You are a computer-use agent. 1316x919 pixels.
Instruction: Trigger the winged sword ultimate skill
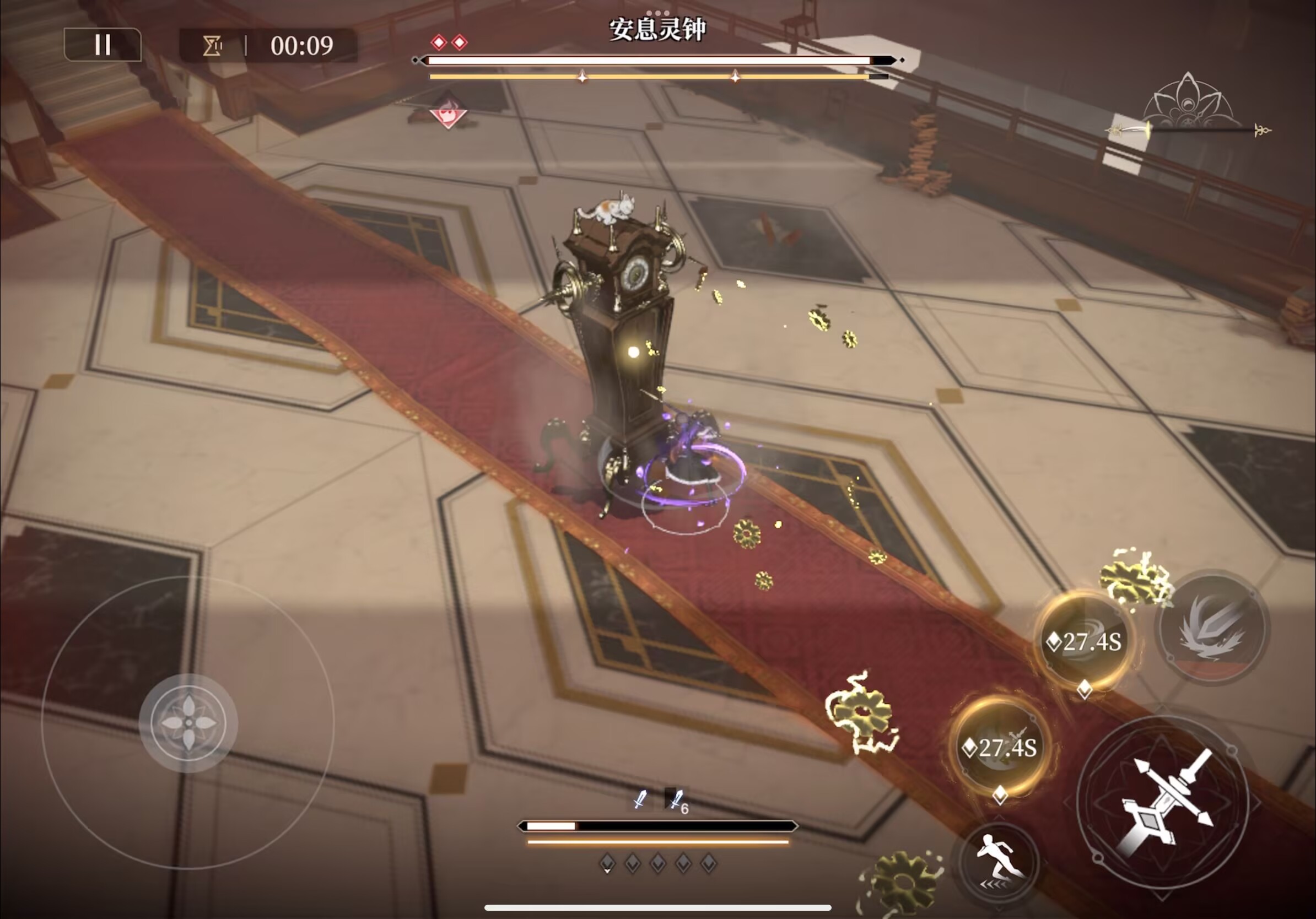1212,626
